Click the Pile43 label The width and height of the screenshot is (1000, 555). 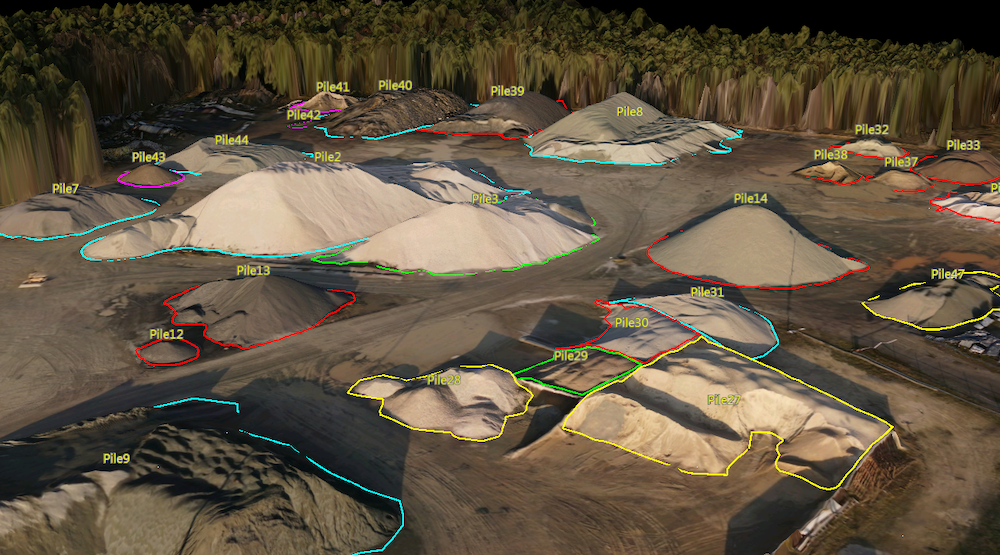coord(148,157)
